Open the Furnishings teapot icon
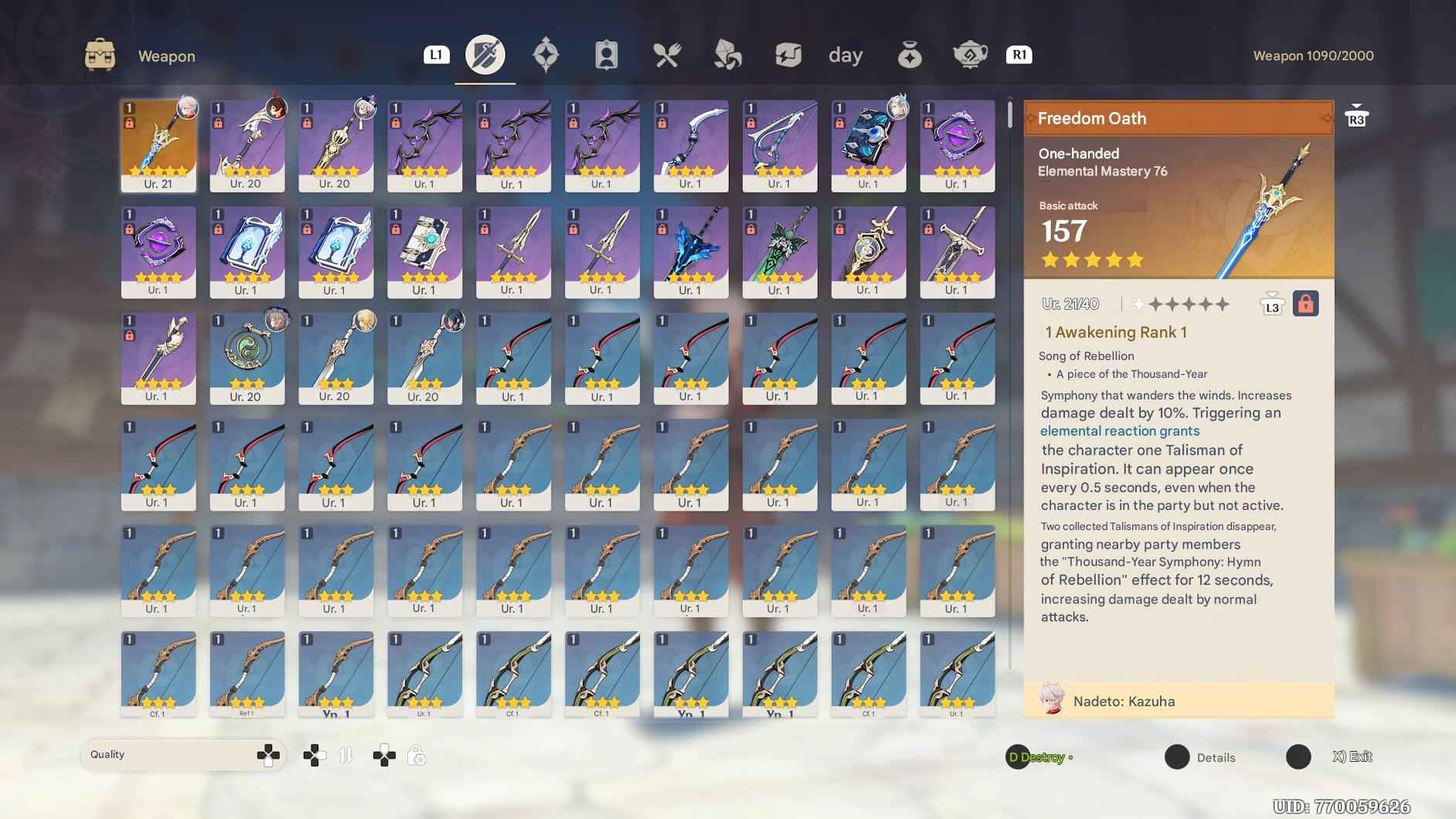Screen dimensions: 1456x819 point(968,54)
